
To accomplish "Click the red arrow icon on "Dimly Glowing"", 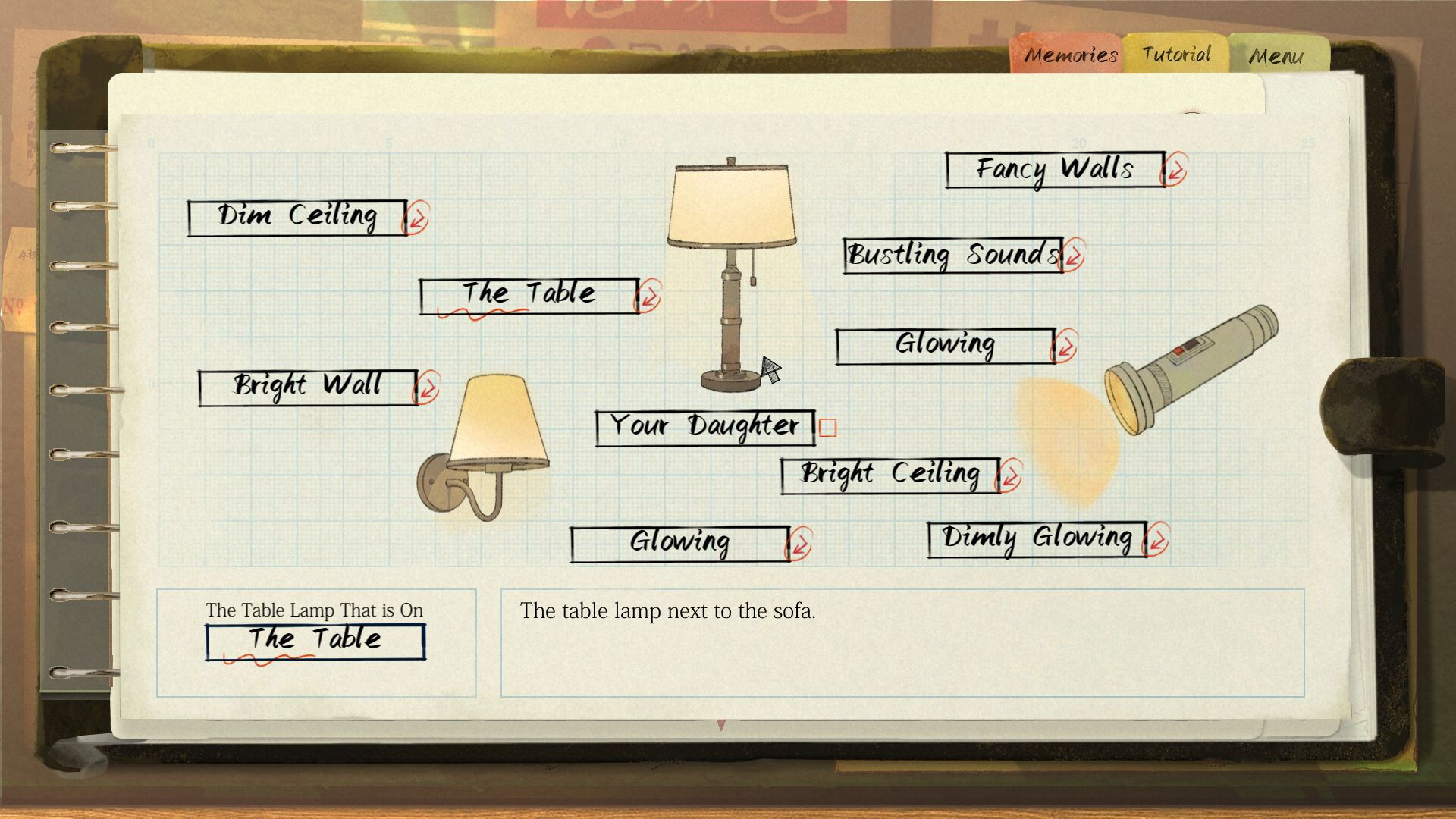I will coord(1156,538).
